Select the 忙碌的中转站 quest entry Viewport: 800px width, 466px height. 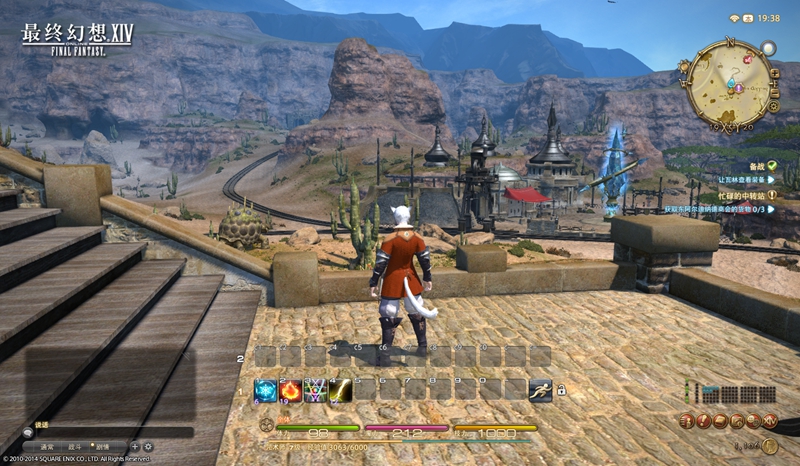746,196
